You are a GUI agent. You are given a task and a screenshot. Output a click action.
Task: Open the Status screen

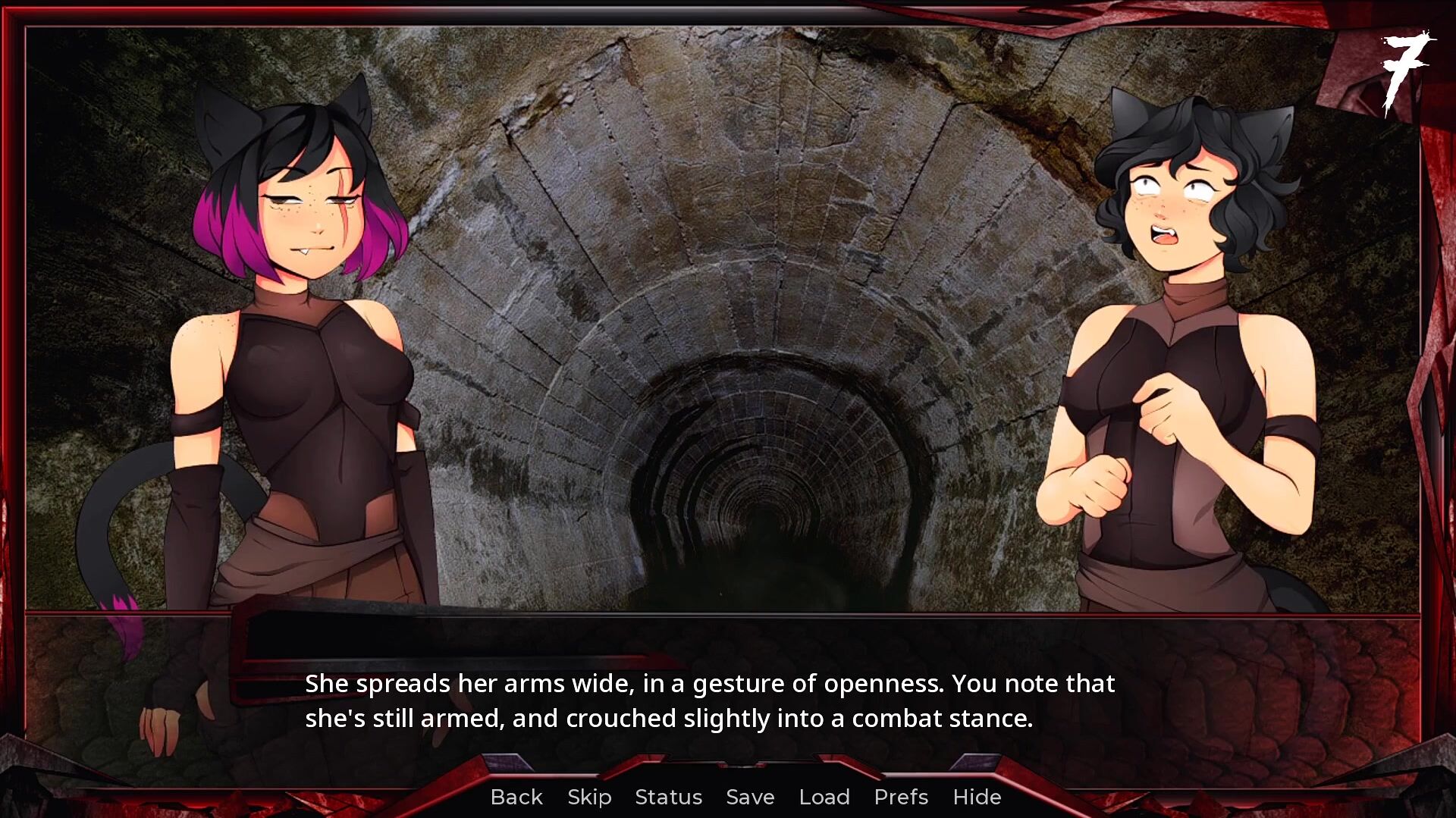coord(668,797)
